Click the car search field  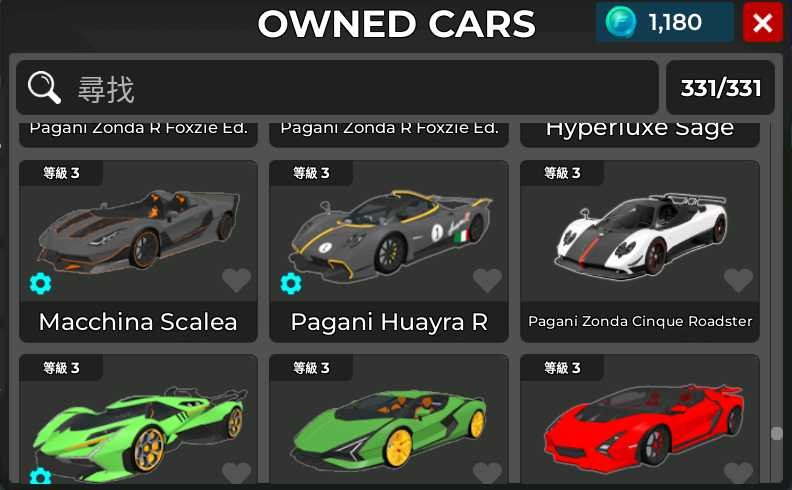[360, 88]
